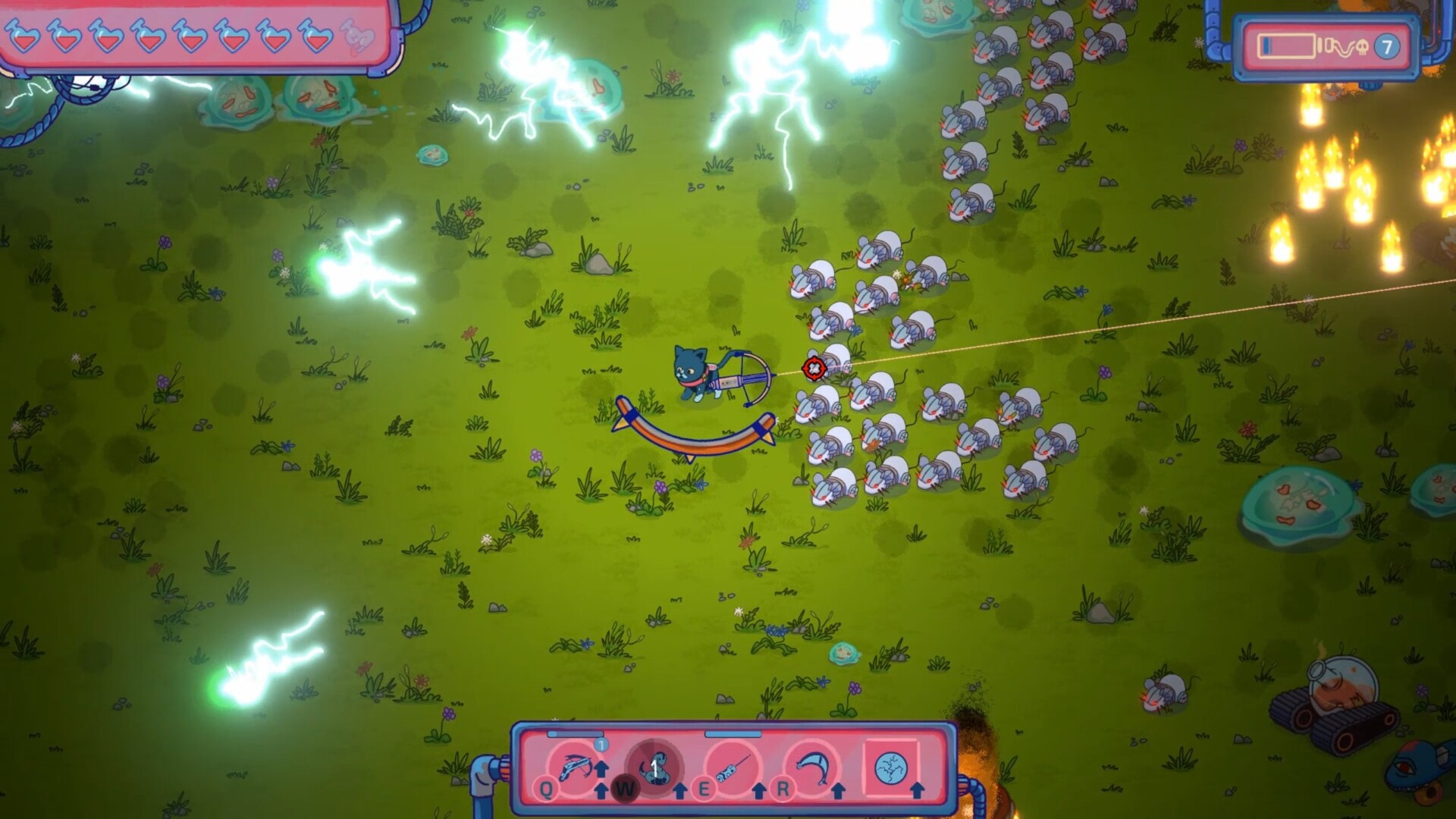Click the cracked moon ability icon

tap(892, 769)
